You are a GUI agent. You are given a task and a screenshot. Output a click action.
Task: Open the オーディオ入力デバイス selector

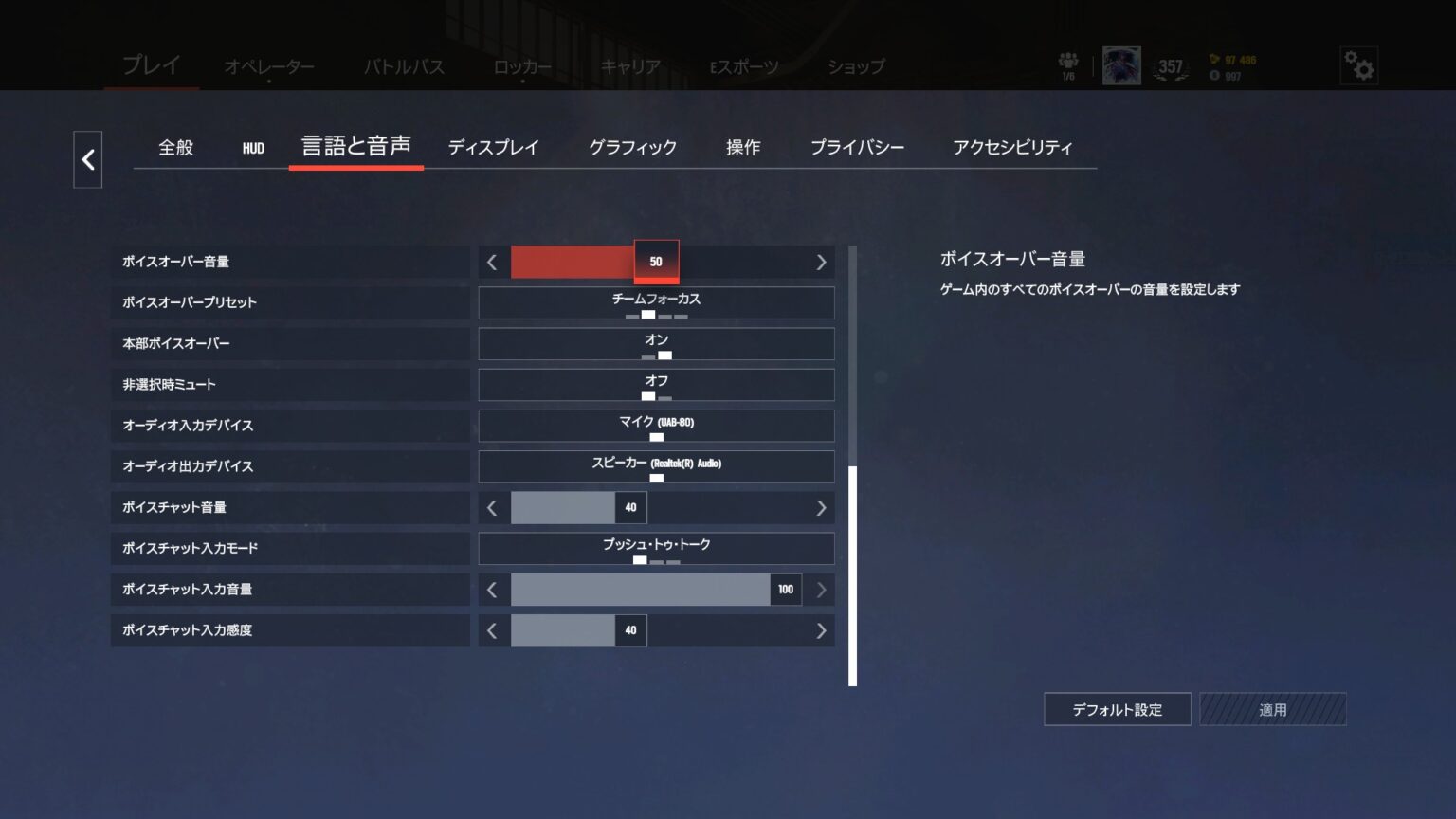click(657, 426)
